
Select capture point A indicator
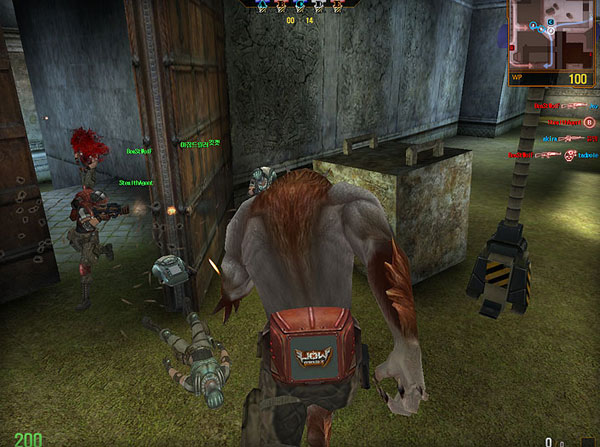click(x=262, y=5)
